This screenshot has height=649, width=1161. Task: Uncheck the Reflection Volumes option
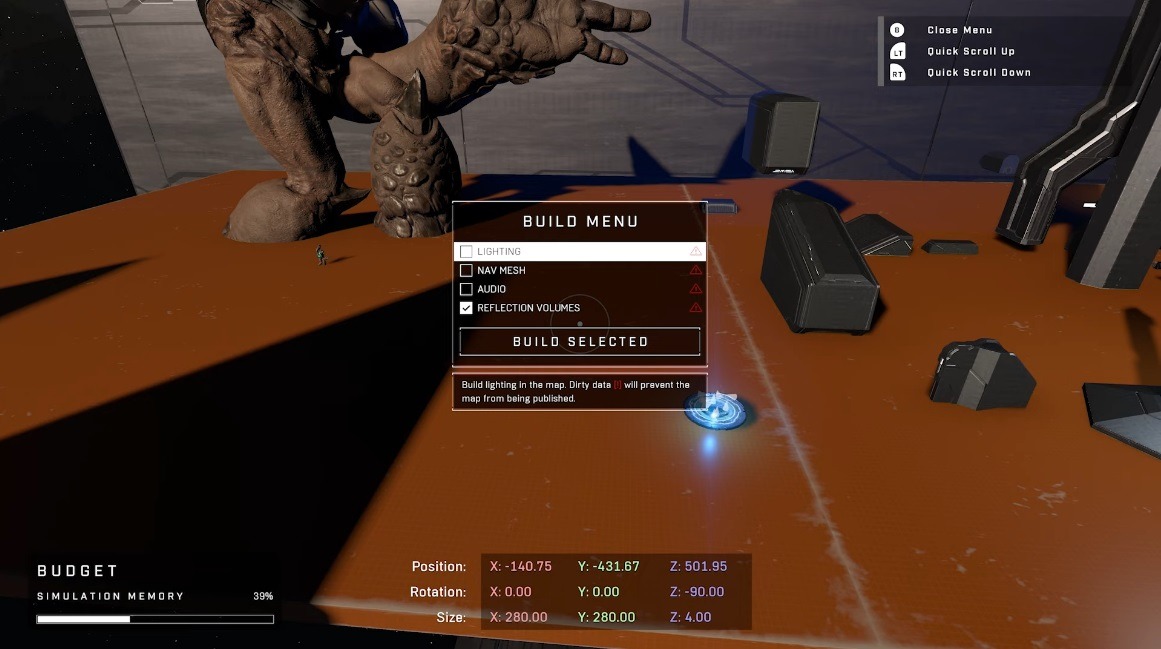pos(466,308)
